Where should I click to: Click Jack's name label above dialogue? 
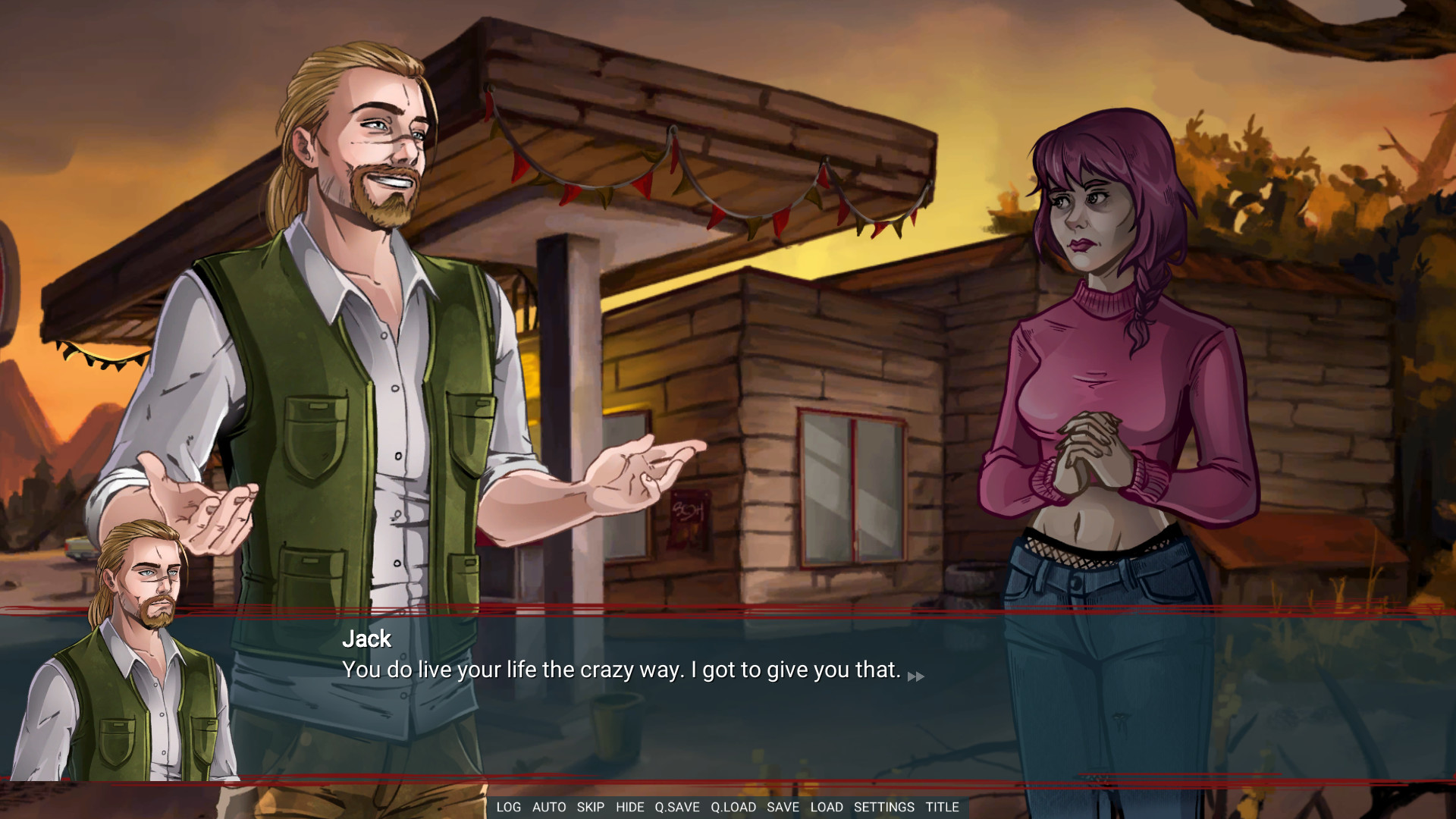tap(366, 639)
